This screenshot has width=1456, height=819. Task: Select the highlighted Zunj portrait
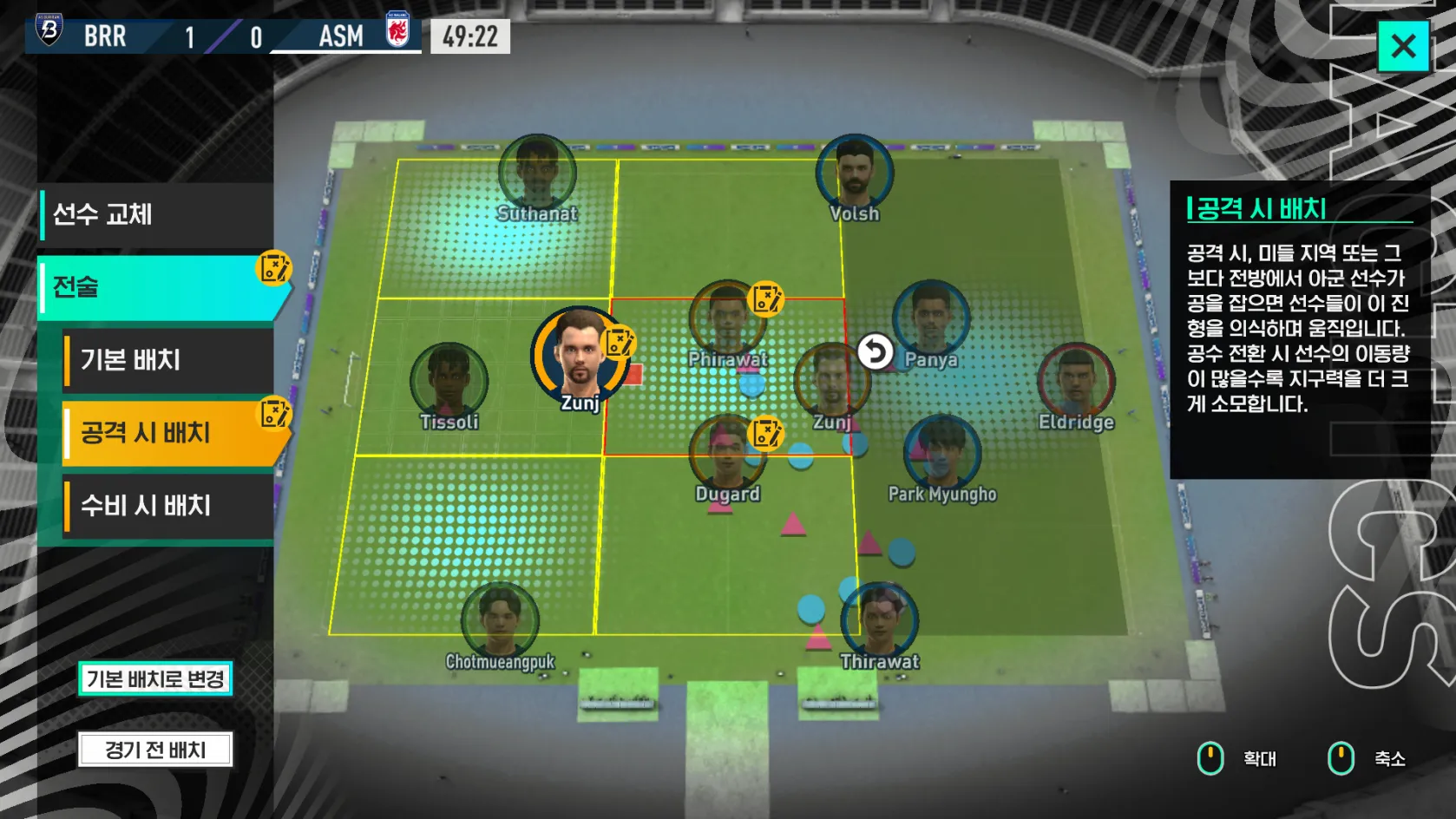click(x=579, y=356)
